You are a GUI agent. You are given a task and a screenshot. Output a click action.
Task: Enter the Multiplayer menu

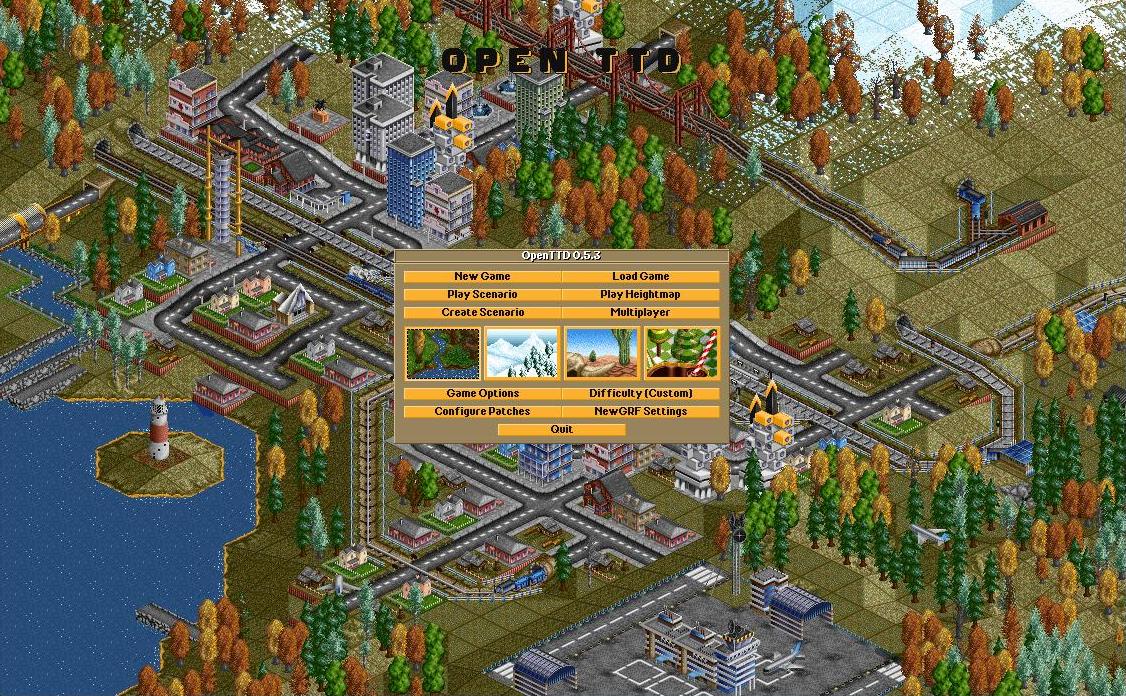[x=640, y=313]
